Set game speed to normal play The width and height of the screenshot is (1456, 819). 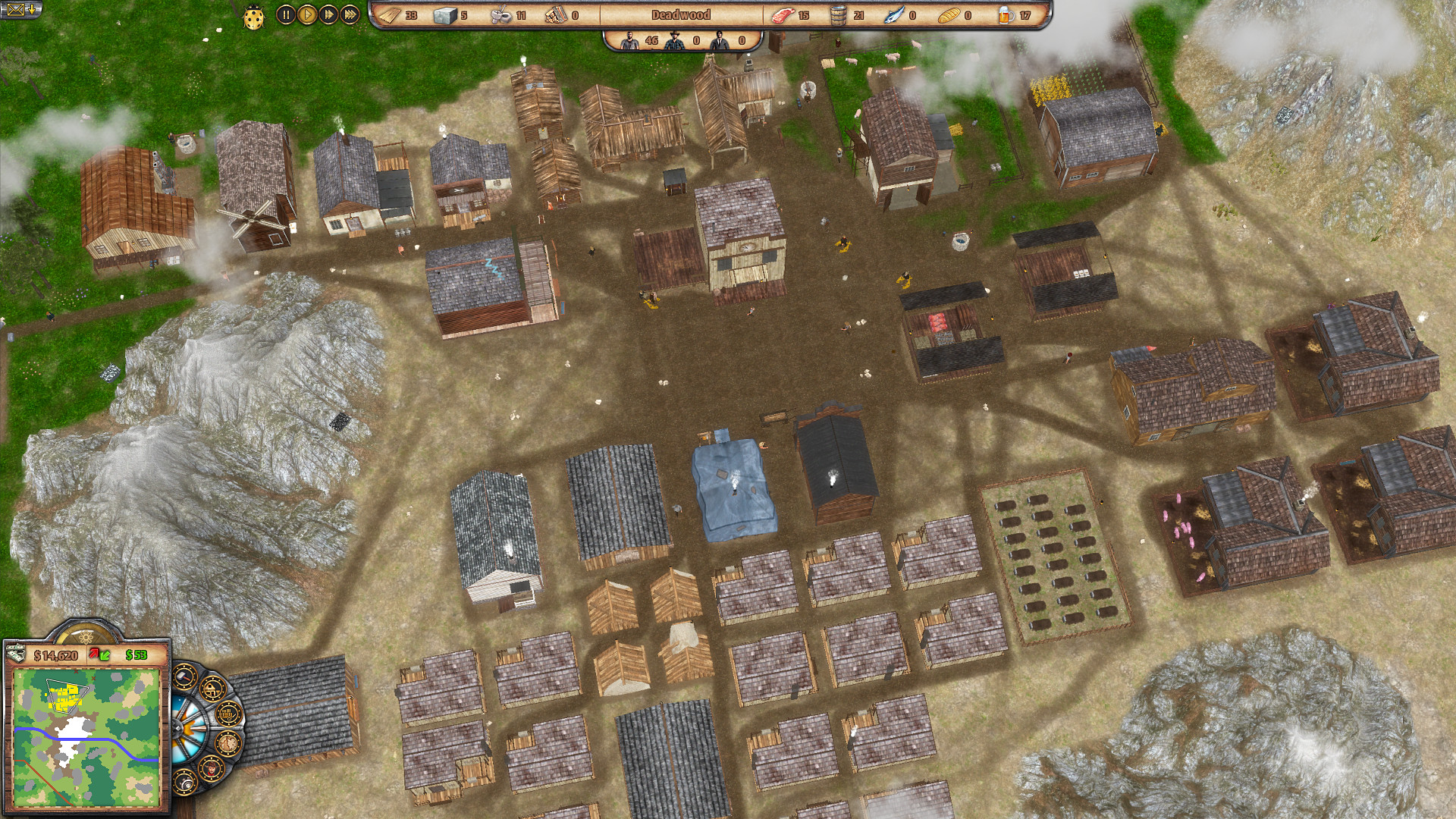tap(306, 14)
